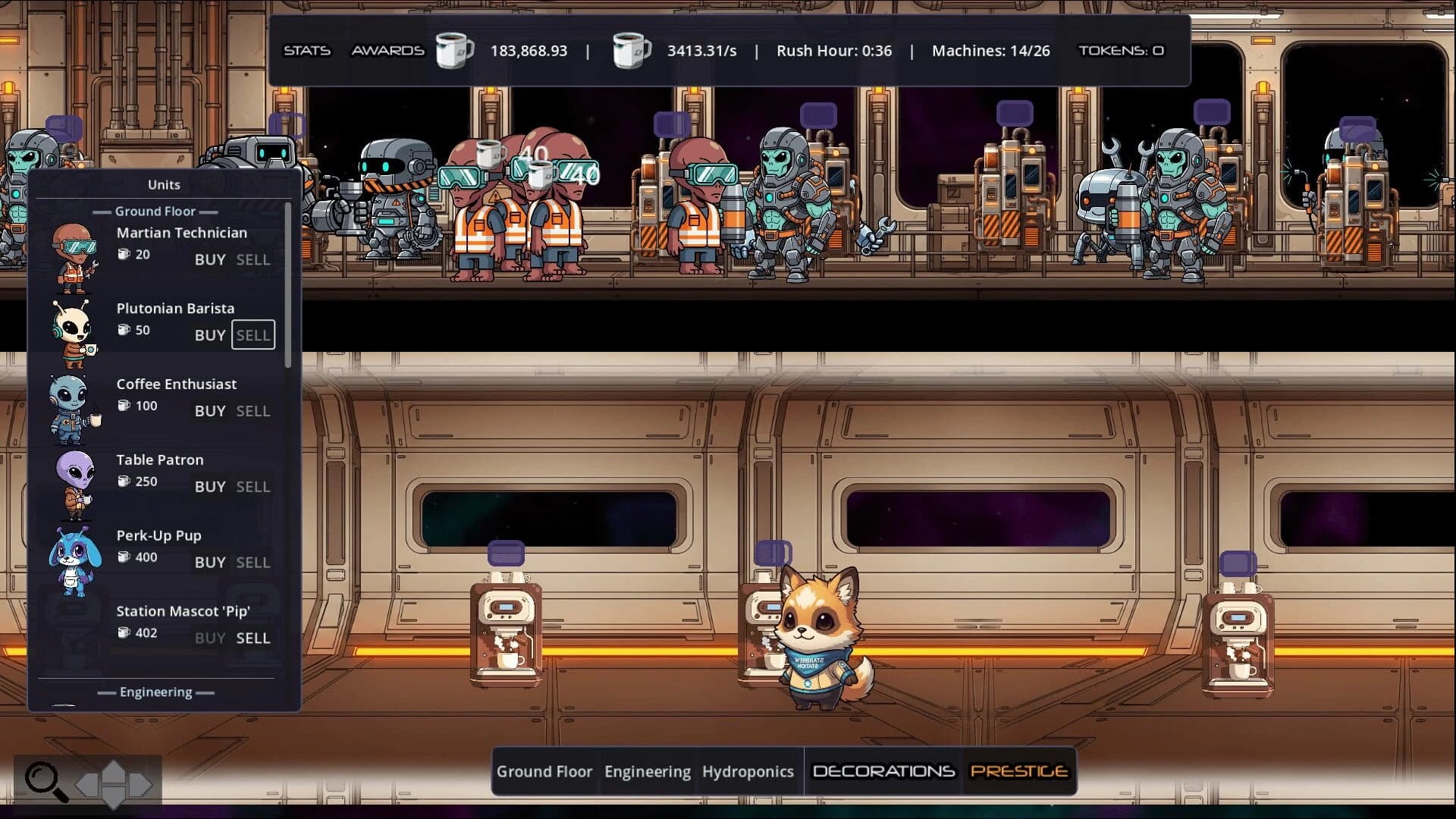Sell a Plutonian Barista

click(253, 334)
